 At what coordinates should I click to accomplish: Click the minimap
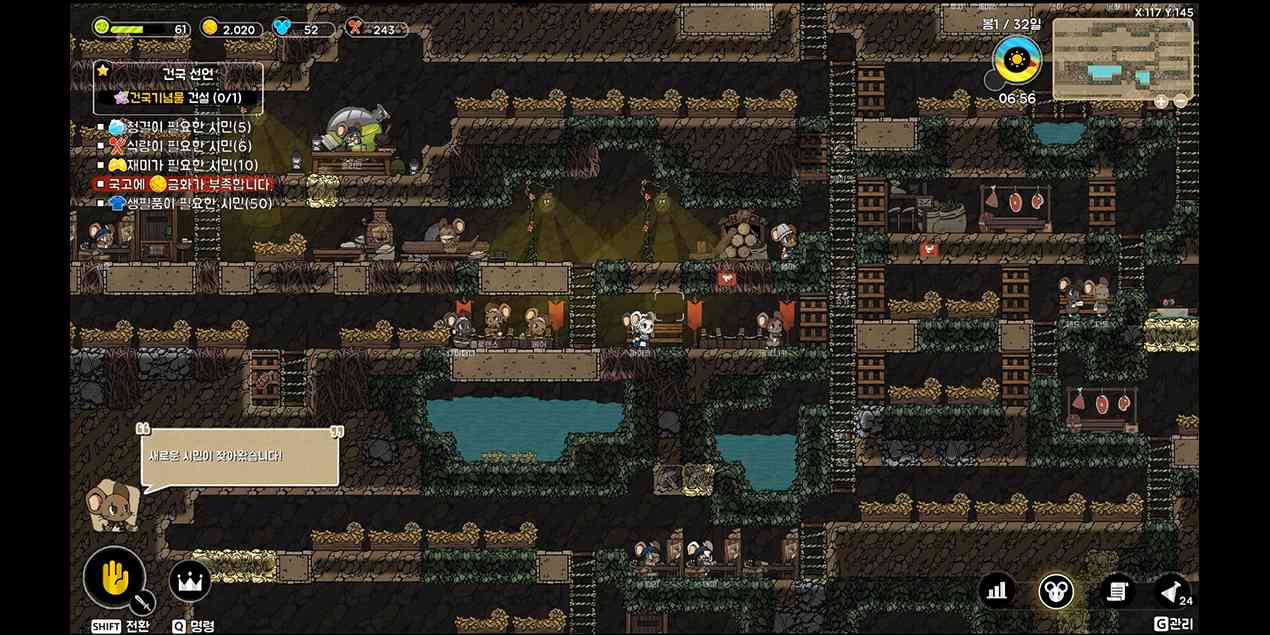[x=1122, y=57]
